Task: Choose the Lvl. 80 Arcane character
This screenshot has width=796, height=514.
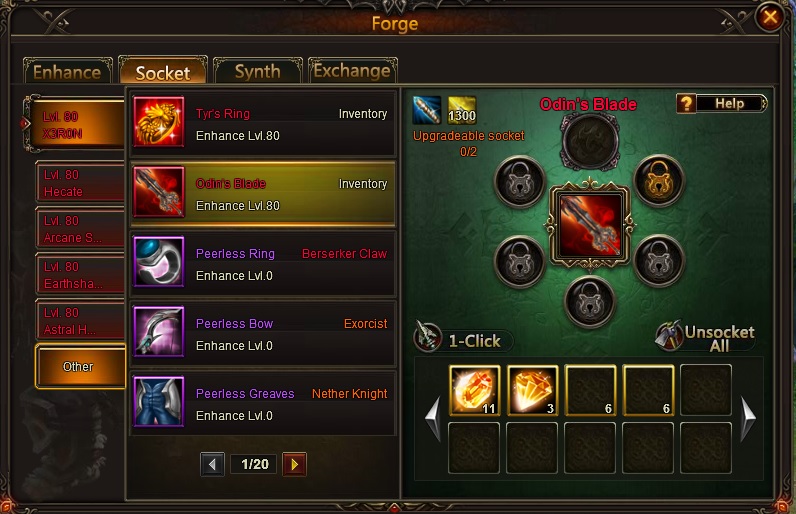Action: pyautogui.click(x=80, y=228)
